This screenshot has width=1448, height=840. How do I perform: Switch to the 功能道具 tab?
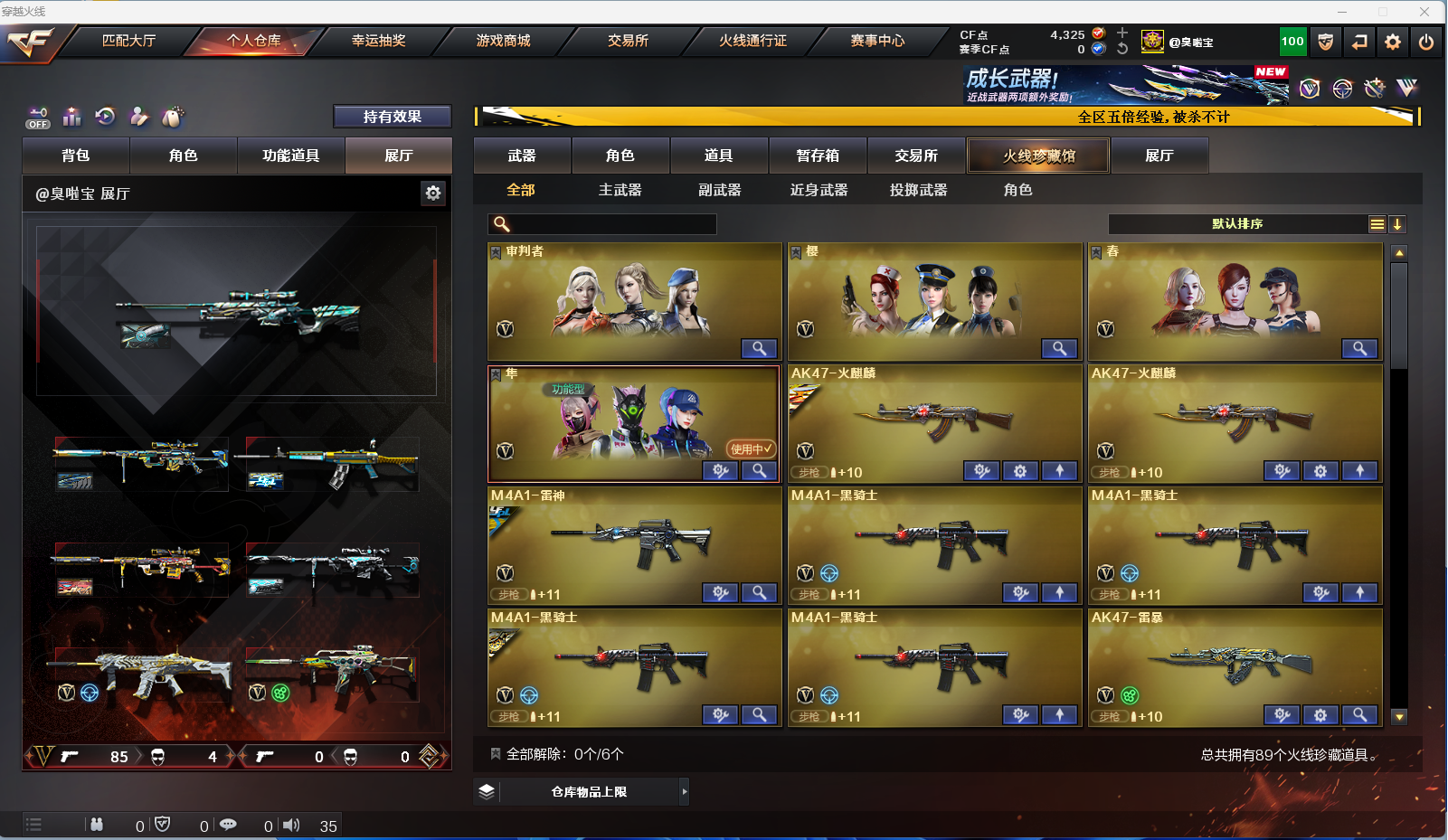coord(290,156)
